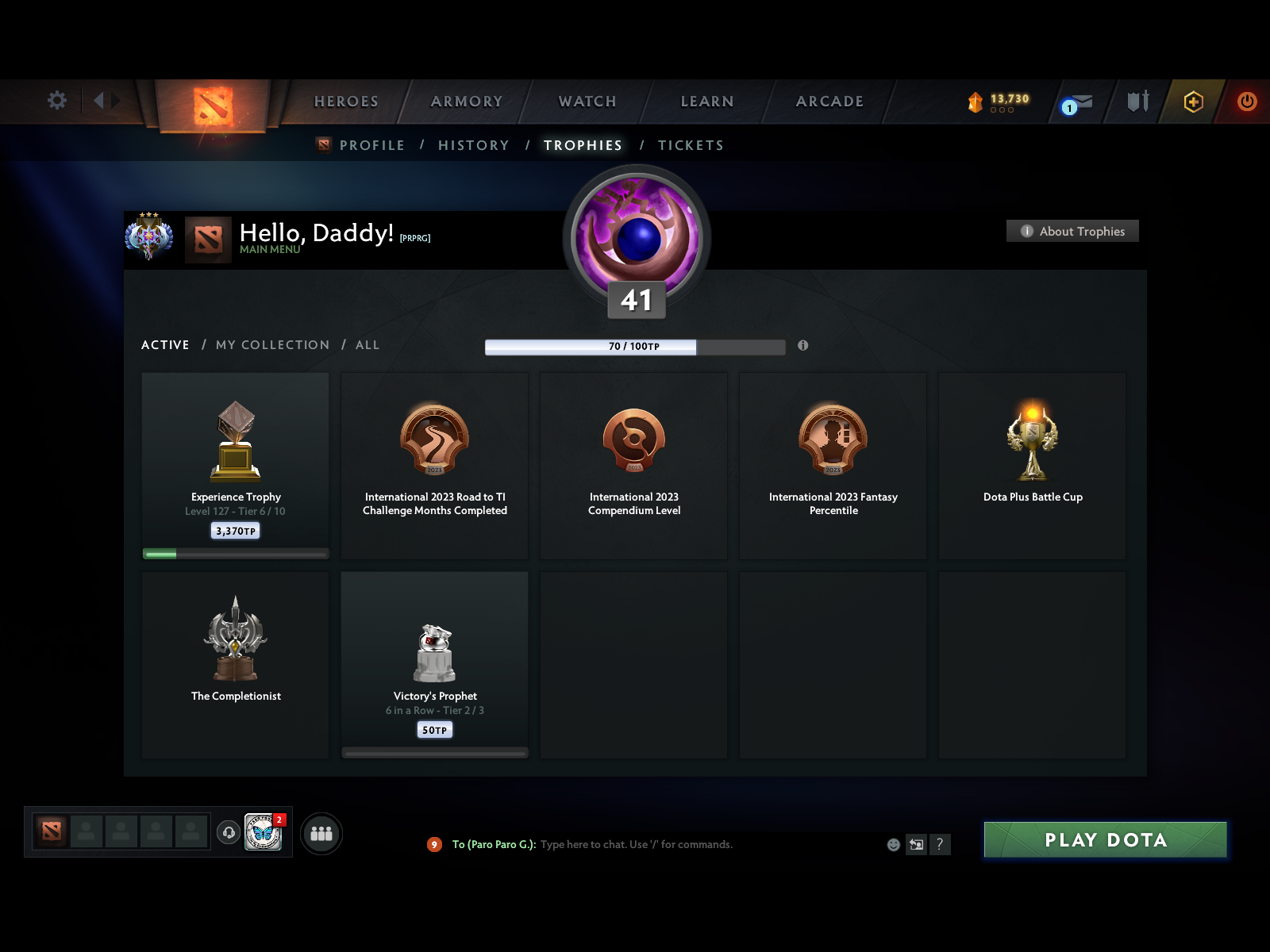The image size is (1270, 952).
Task: Toggle the voice chat headset icon
Action: pos(230,832)
